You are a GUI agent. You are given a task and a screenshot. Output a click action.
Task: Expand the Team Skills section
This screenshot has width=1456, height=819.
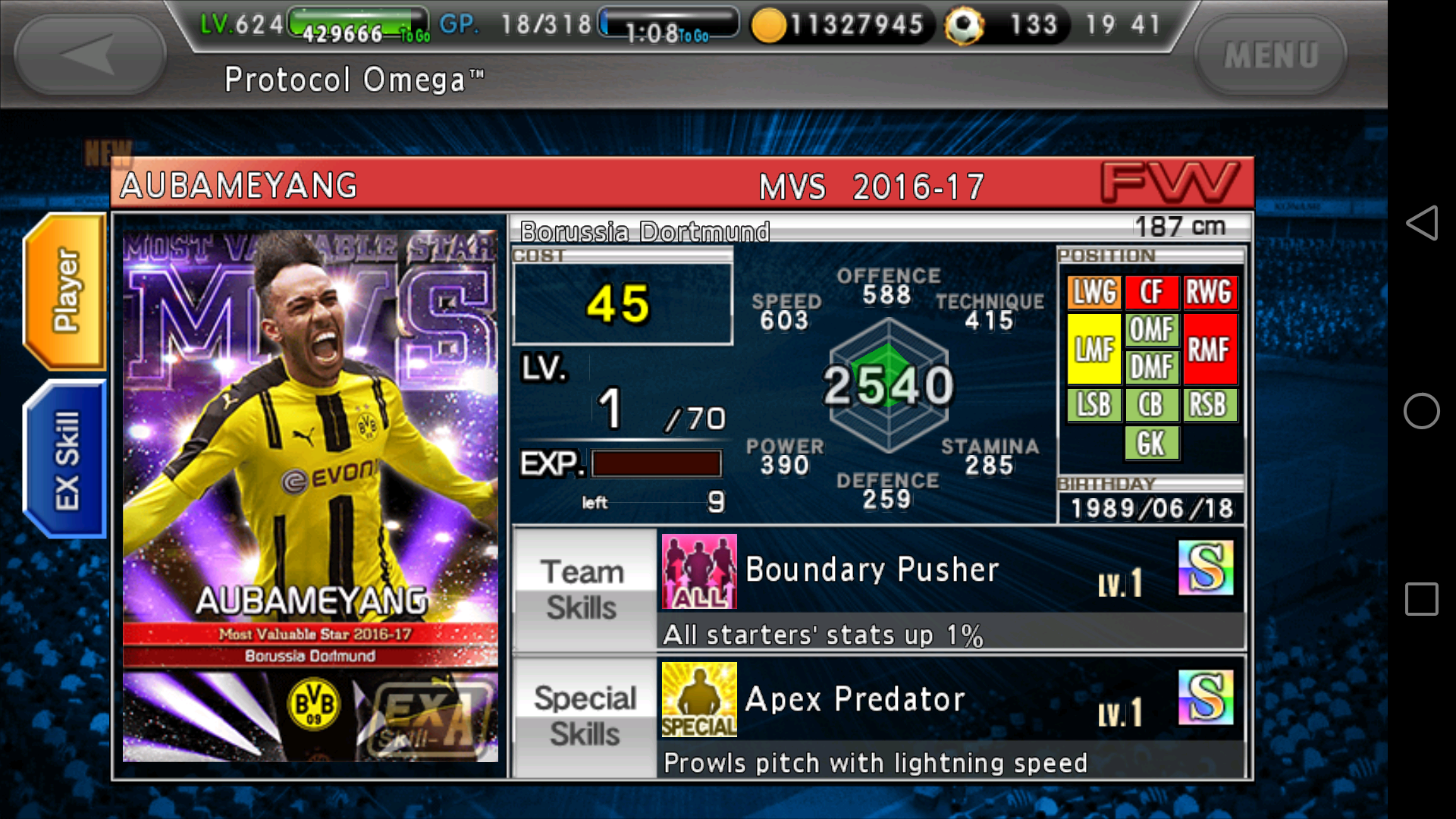582,589
